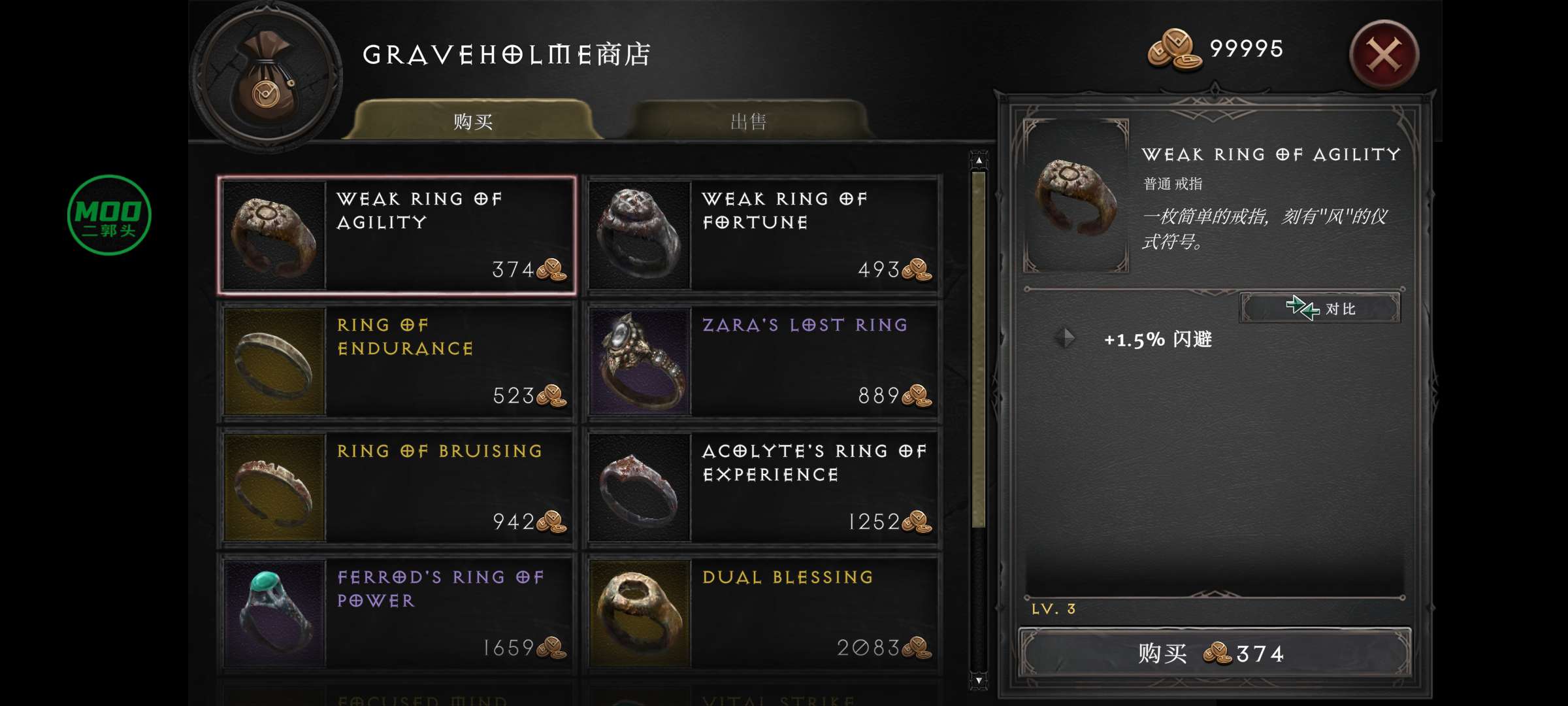This screenshot has height=706, width=1568.
Task: Choose Acolyte's Ring of Experience
Action: pyautogui.click(x=762, y=486)
